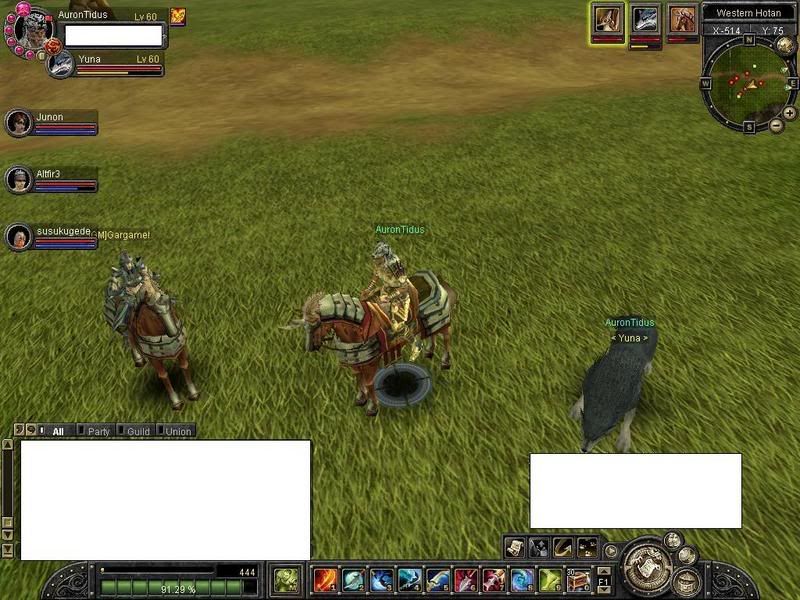Switch chat to the Union tab
Viewport: 800px width, 600px height.
coord(177,432)
